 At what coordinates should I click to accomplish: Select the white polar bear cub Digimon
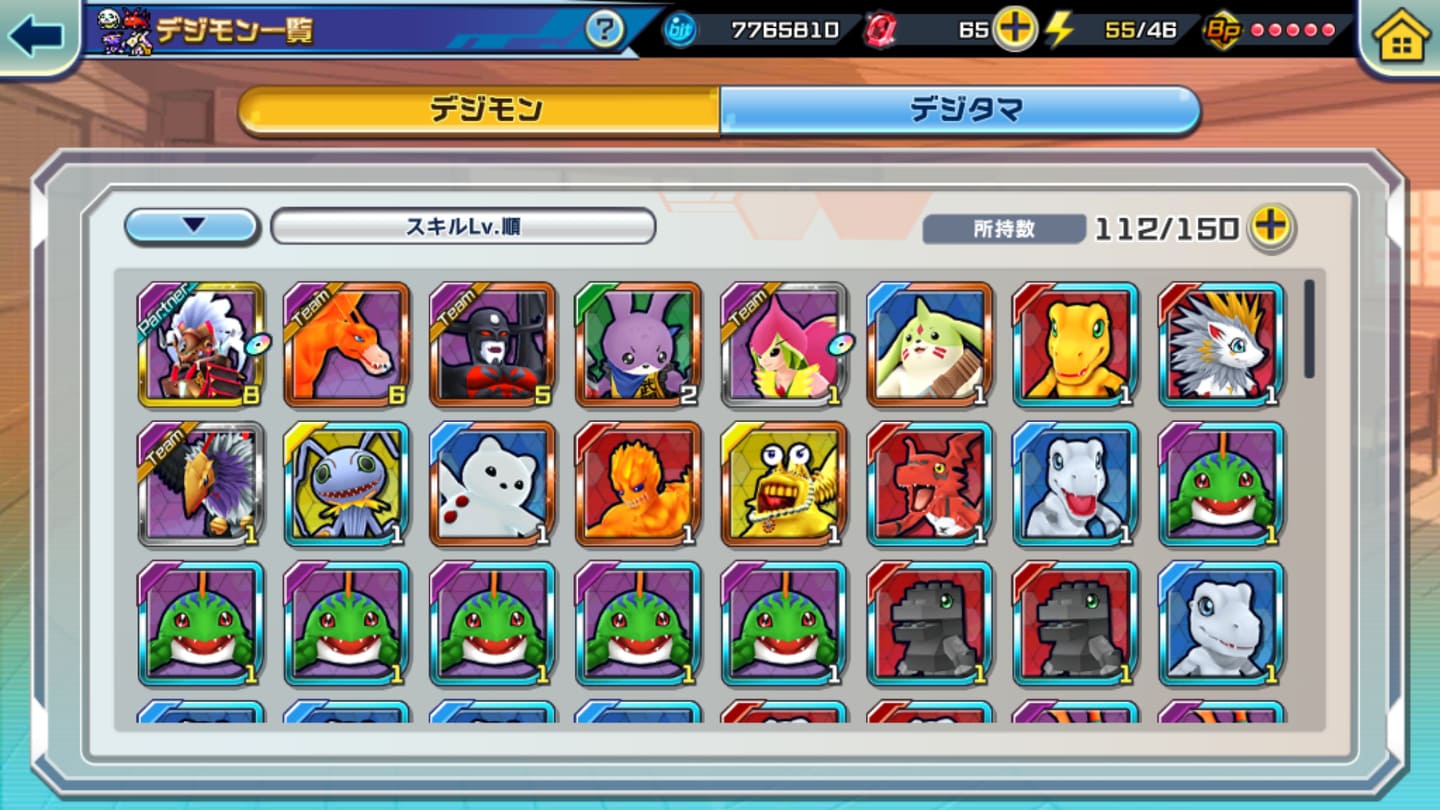point(493,484)
